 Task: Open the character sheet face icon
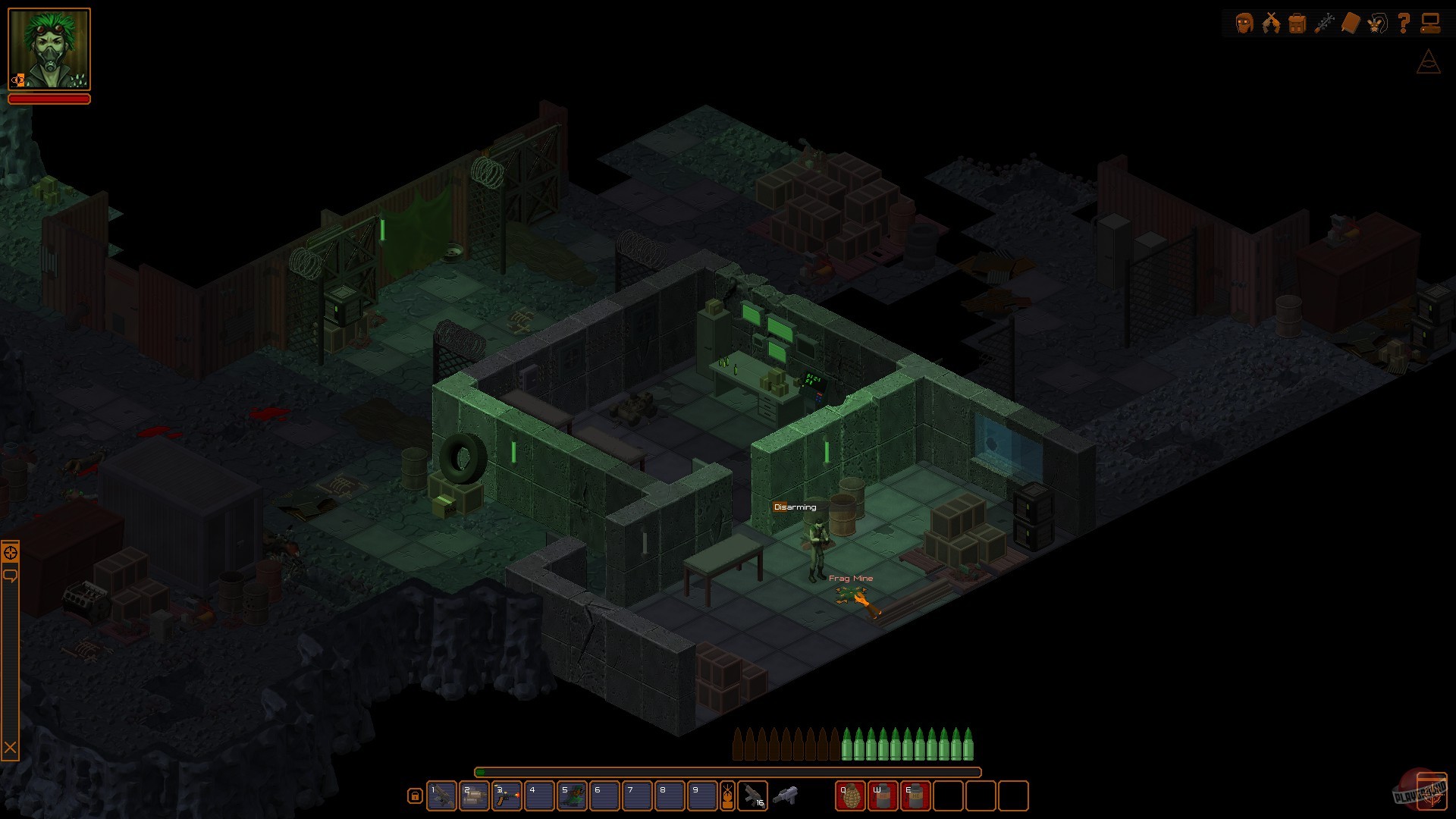coord(1245,21)
